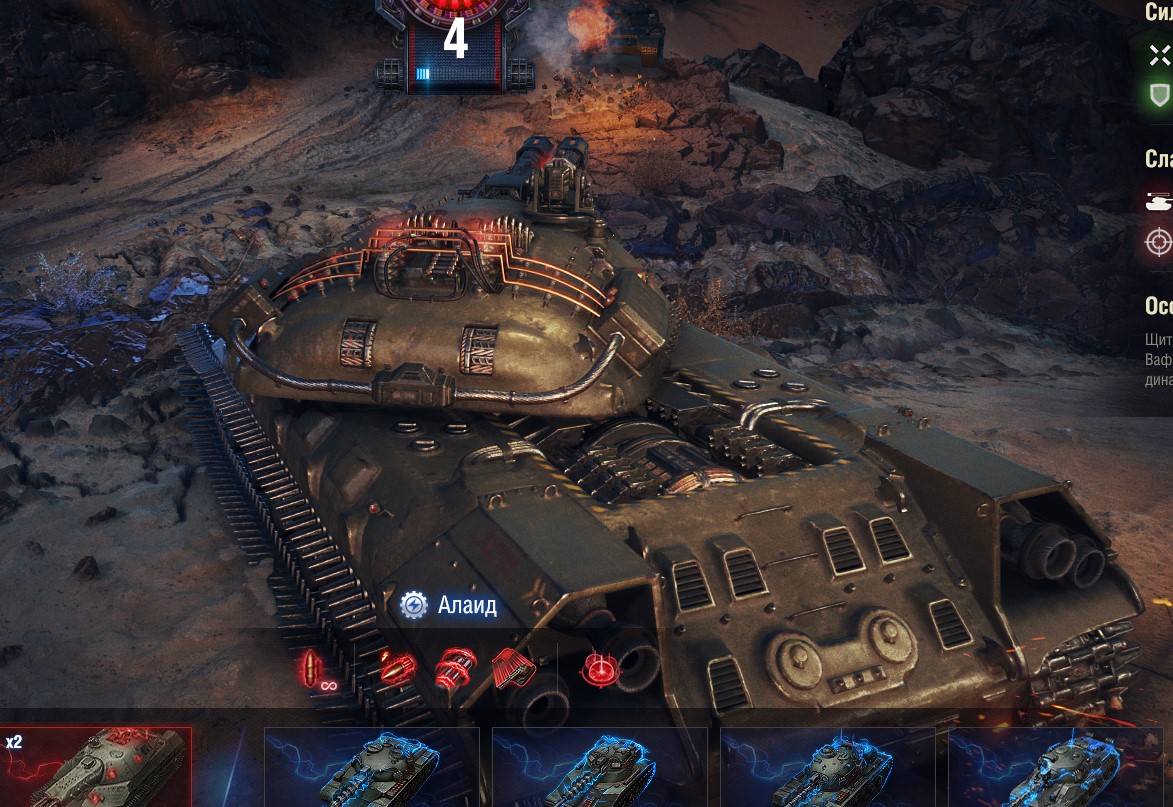The height and width of the screenshot is (807, 1173).
Task: Activate the red target reticle ability
Action: pyautogui.click(x=600, y=669)
